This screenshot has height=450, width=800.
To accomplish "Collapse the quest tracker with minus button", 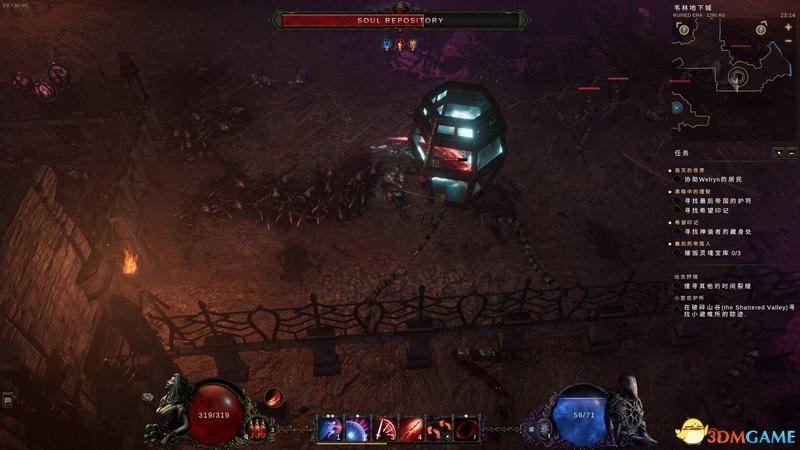I will tap(791, 153).
